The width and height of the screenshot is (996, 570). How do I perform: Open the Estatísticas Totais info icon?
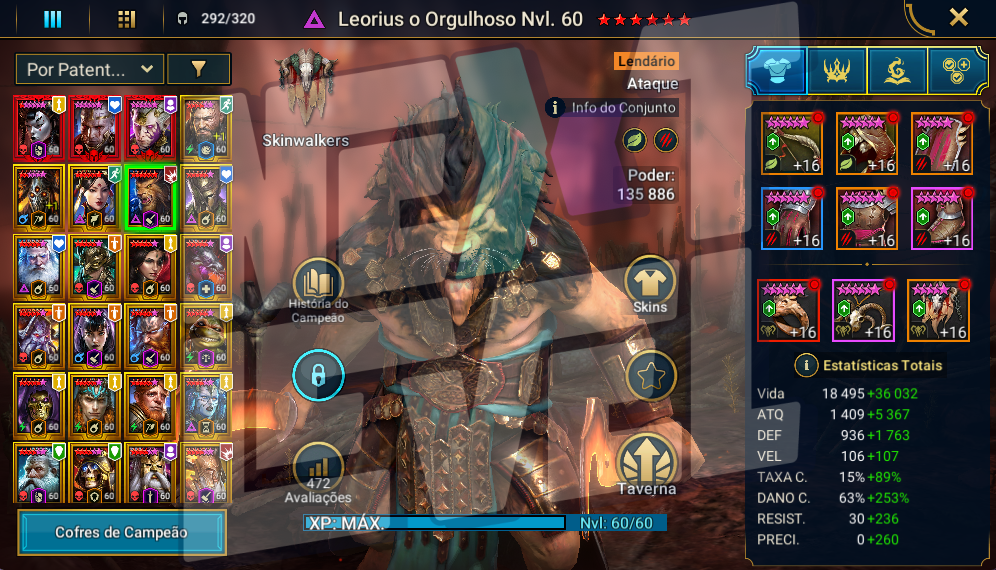(805, 365)
